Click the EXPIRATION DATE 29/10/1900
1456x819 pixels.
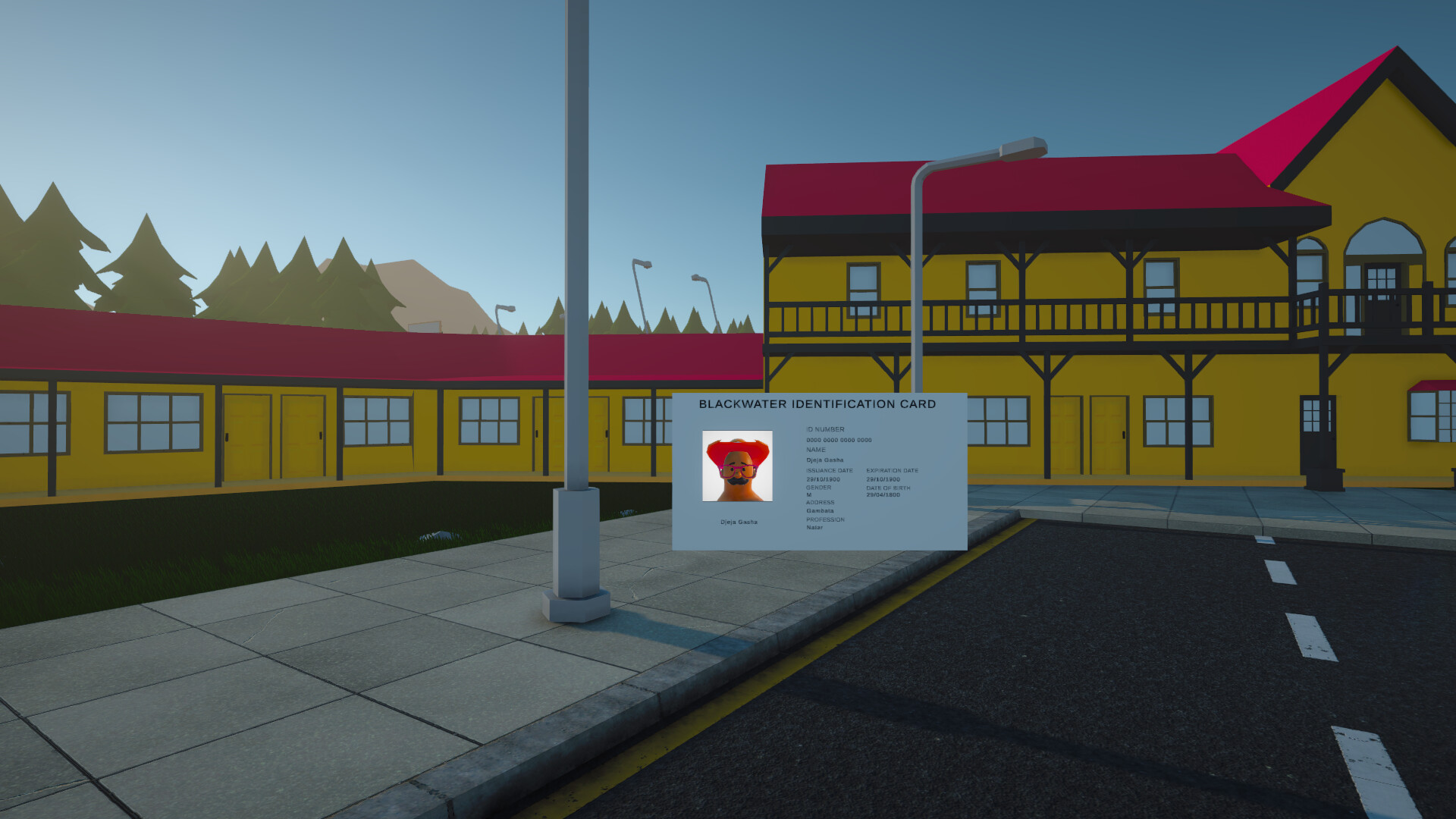pos(883,479)
